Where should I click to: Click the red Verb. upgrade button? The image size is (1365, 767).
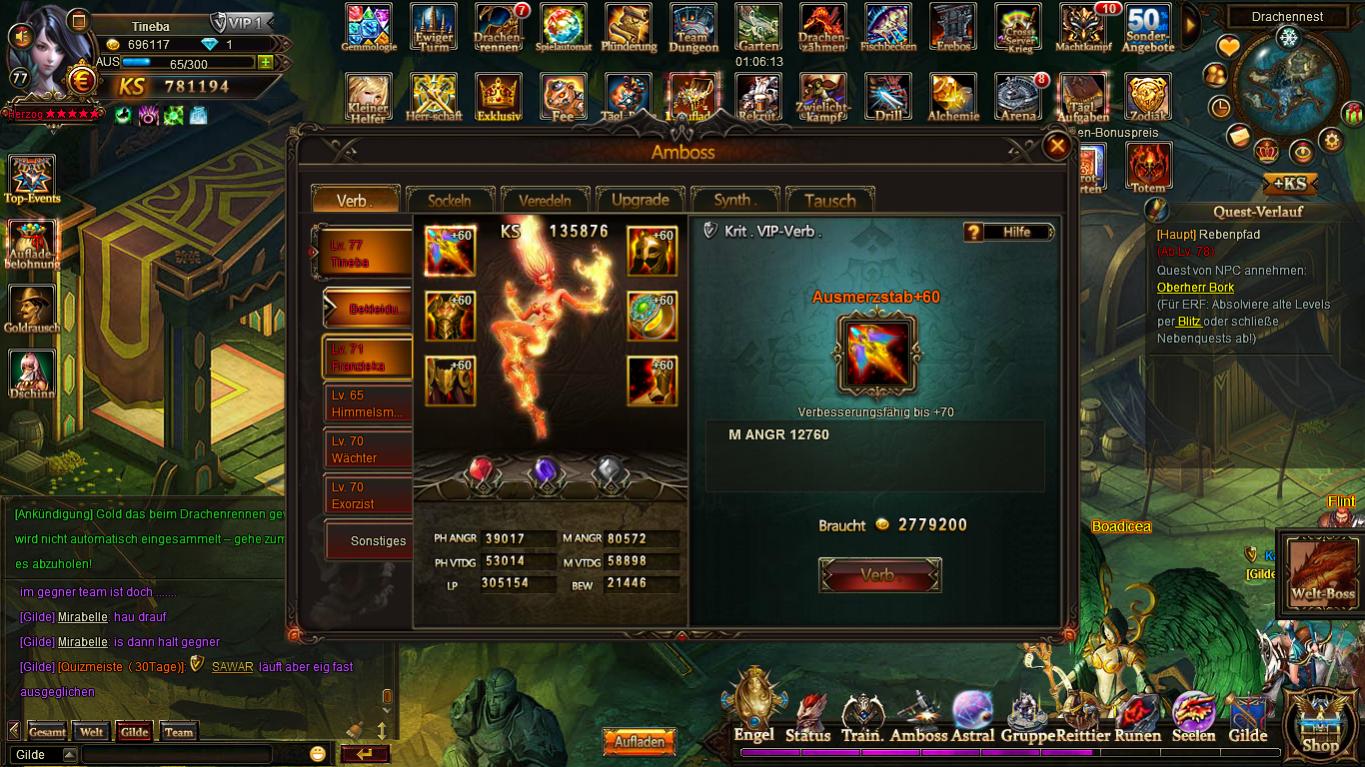click(879, 575)
